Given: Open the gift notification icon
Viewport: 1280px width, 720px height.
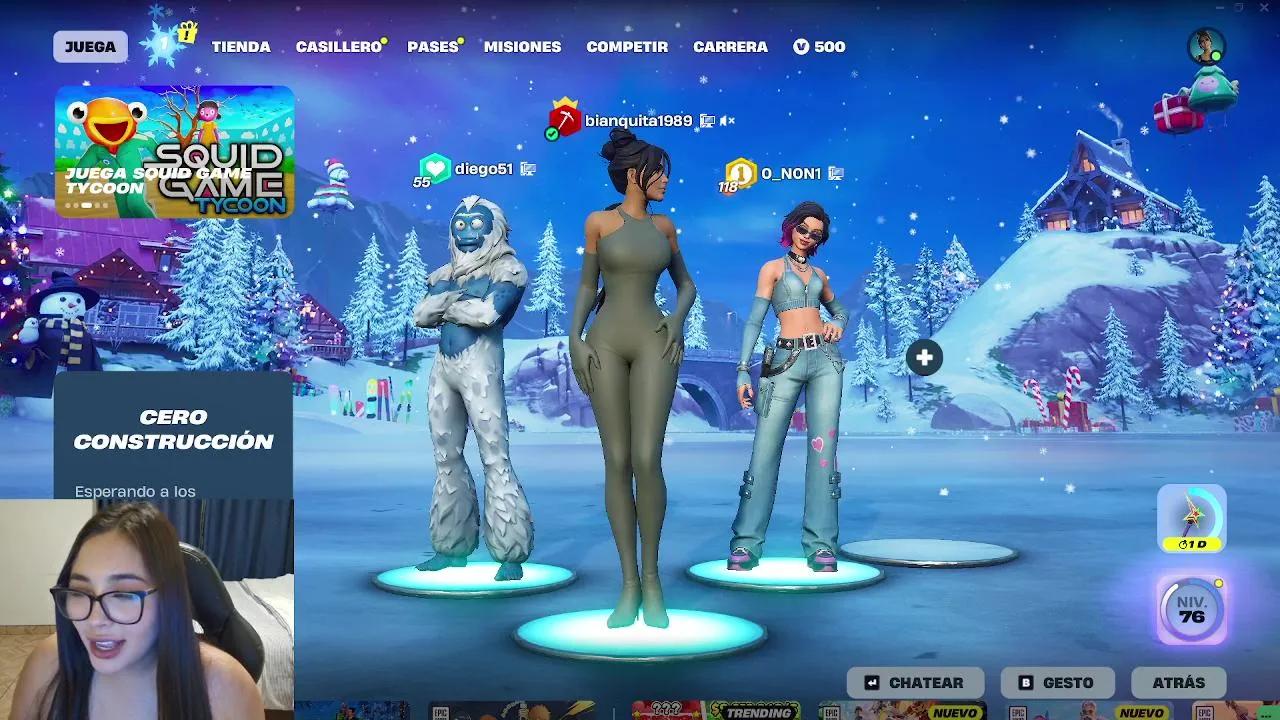Looking at the screenshot, I should (x=186, y=33).
